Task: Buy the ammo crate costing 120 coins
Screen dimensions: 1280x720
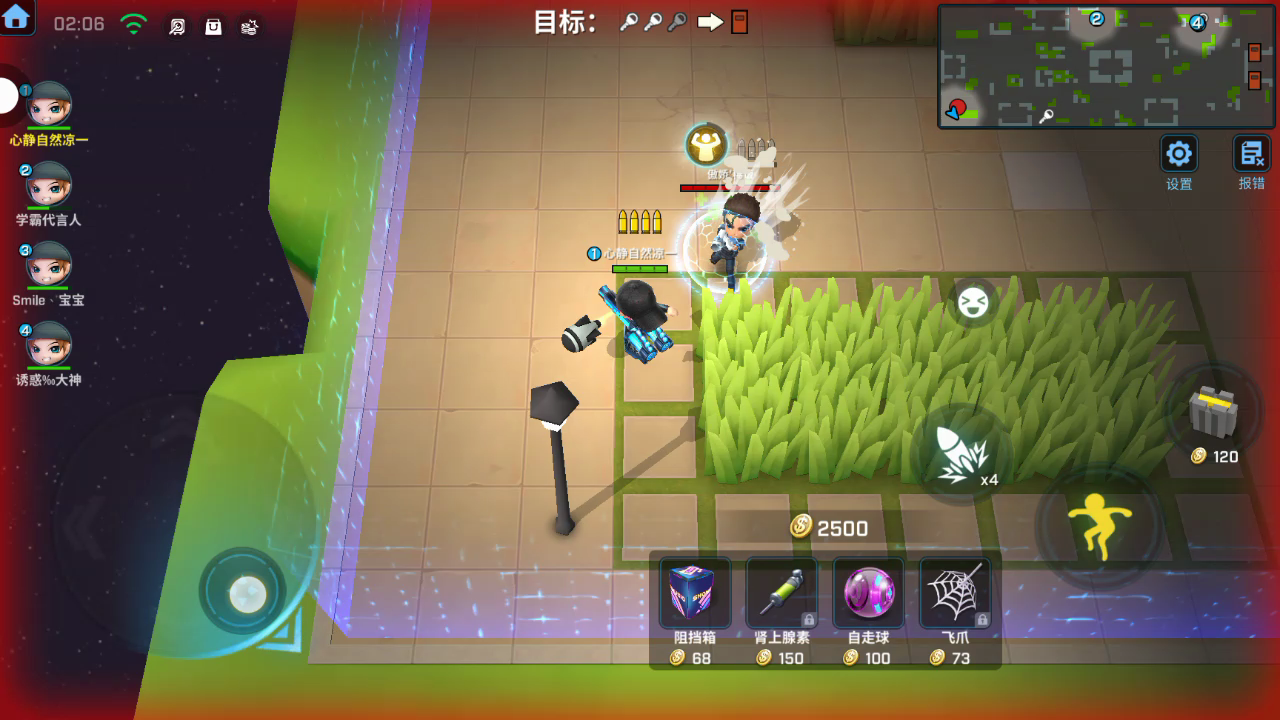Action: 1214,411
